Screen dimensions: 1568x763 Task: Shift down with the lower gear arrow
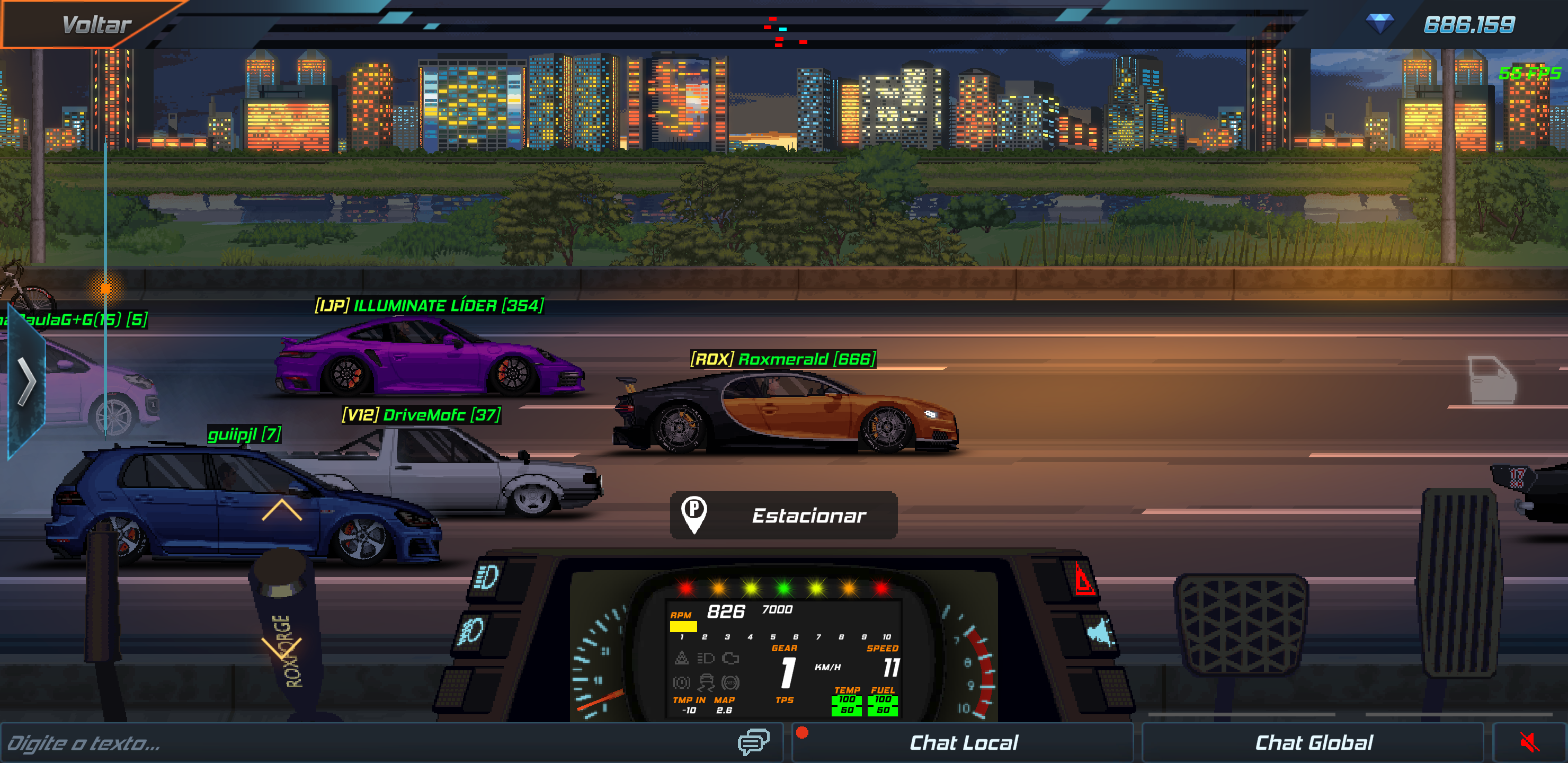(281, 648)
